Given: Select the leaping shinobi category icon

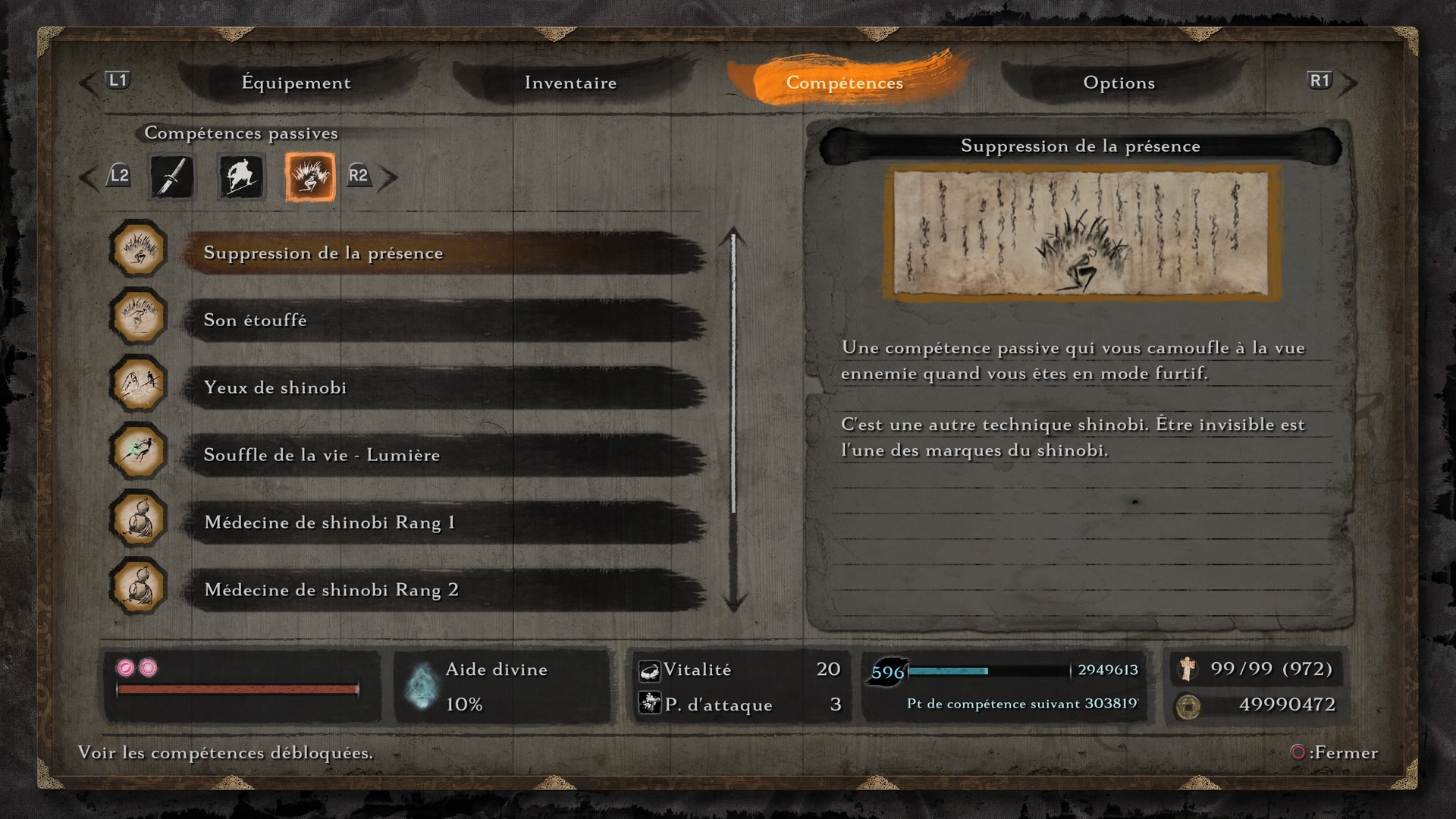Looking at the screenshot, I should point(241,177).
